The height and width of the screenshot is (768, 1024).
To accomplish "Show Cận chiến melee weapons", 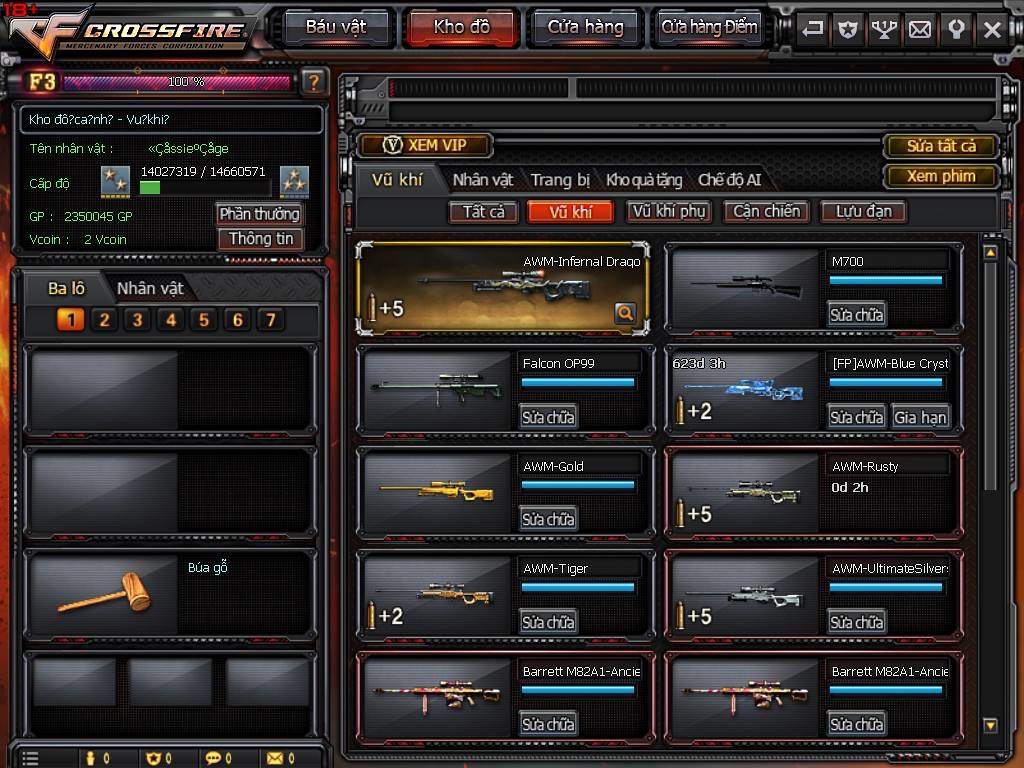I will click(766, 211).
